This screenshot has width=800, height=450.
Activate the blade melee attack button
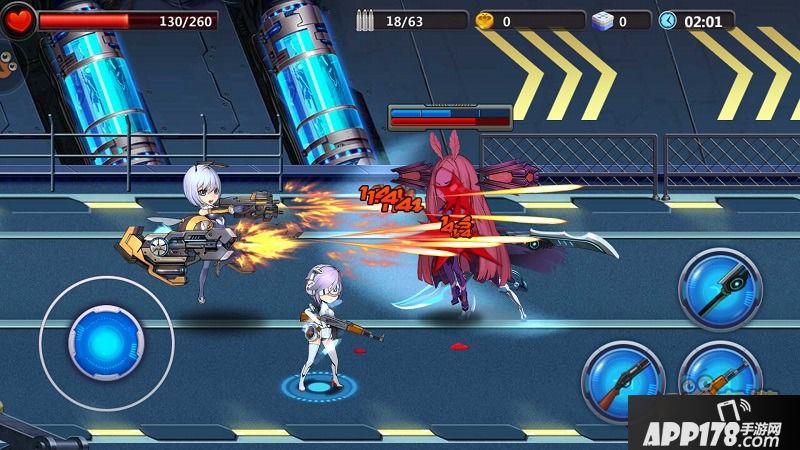click(719, 289)
